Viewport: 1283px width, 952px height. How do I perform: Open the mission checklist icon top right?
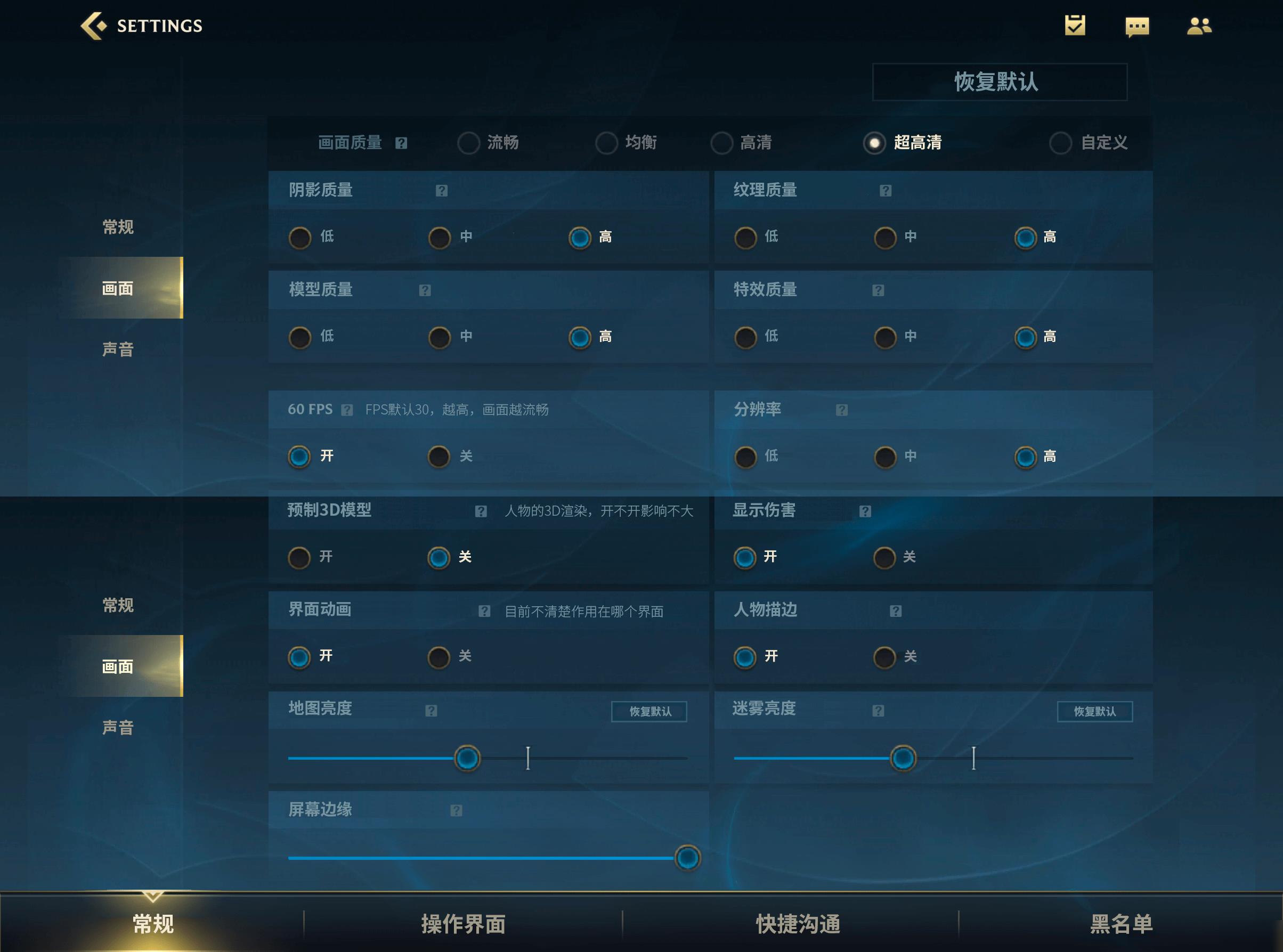[1077, 26]
